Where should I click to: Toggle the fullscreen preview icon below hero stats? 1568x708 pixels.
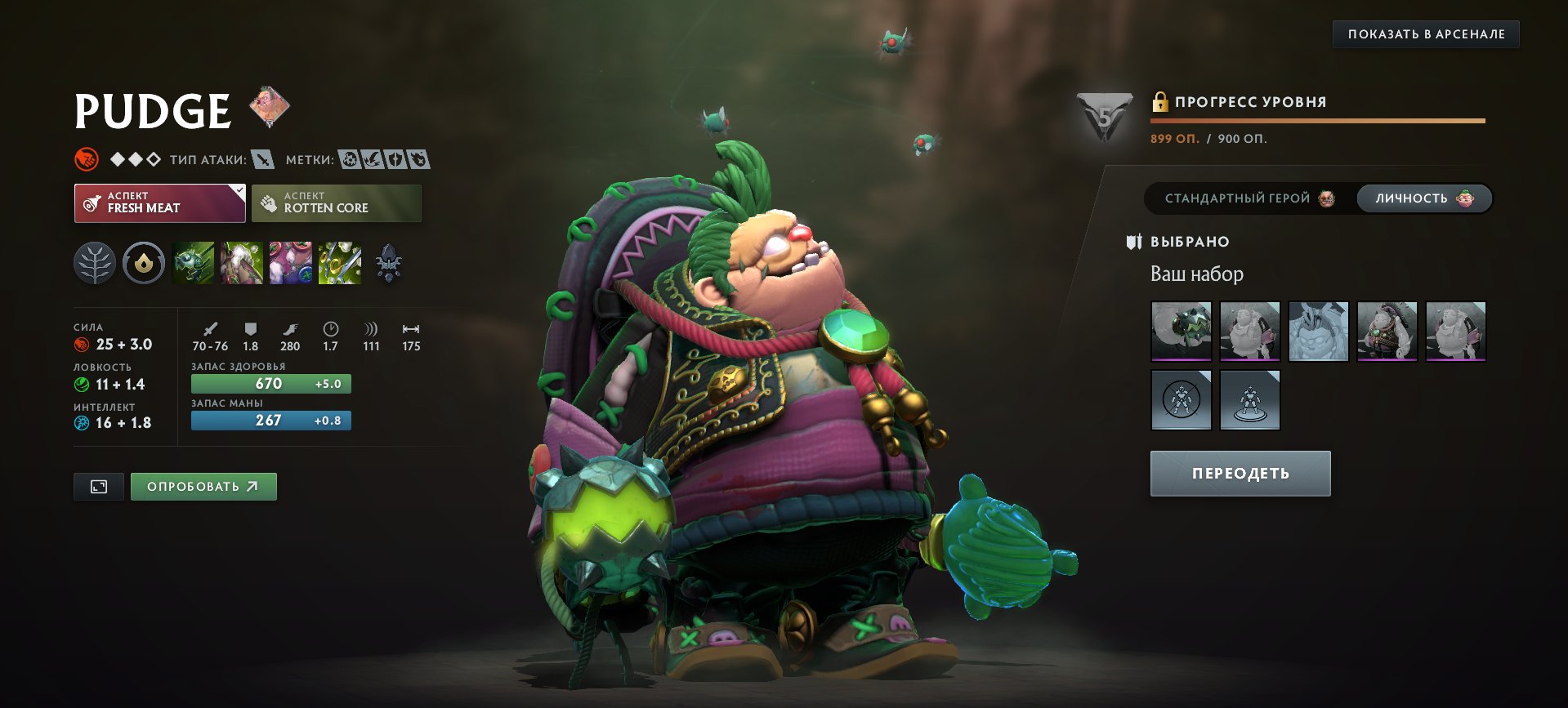click(97, 486)
